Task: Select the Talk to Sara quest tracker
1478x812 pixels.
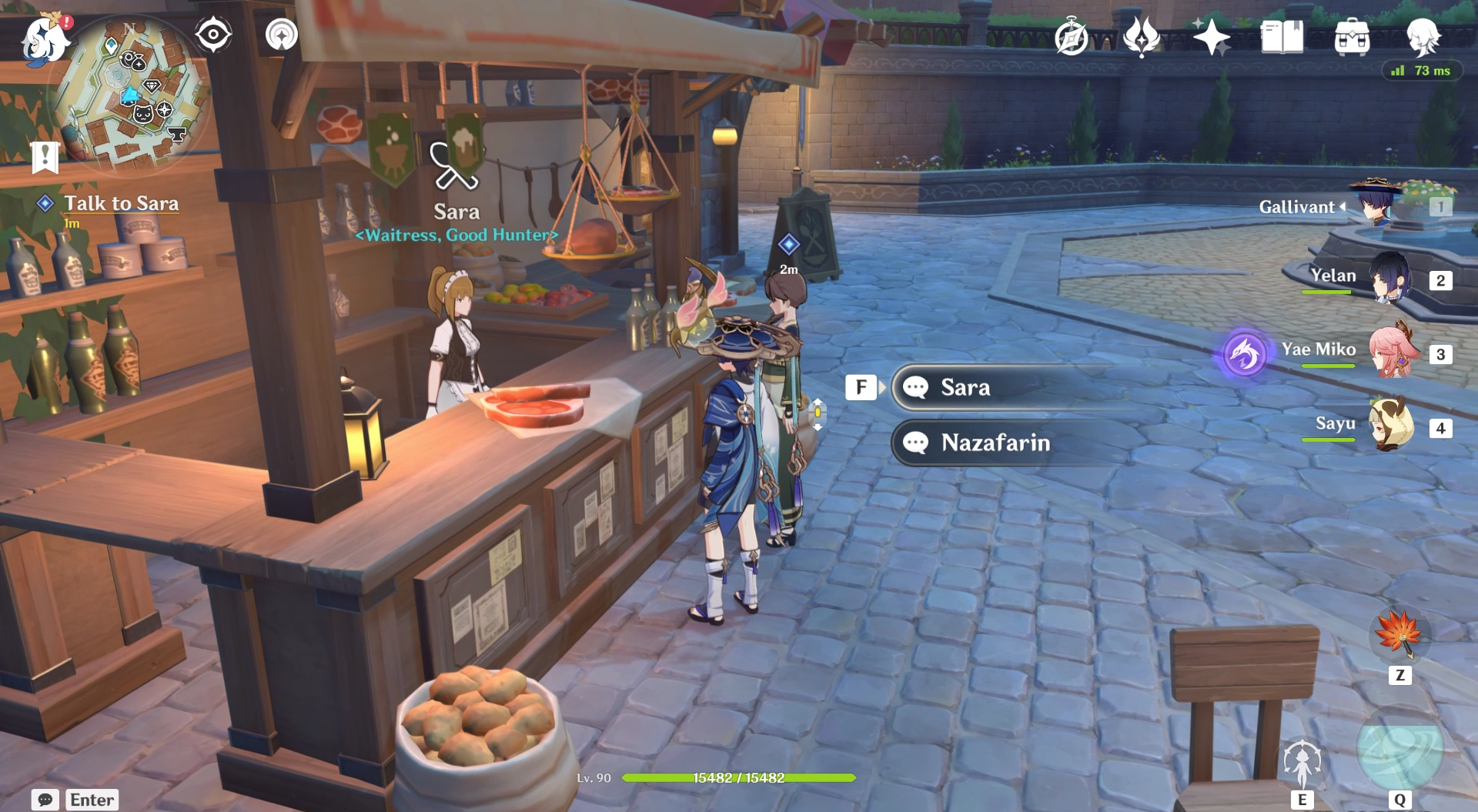Action: pyautogui.click(x=121, y=203)
